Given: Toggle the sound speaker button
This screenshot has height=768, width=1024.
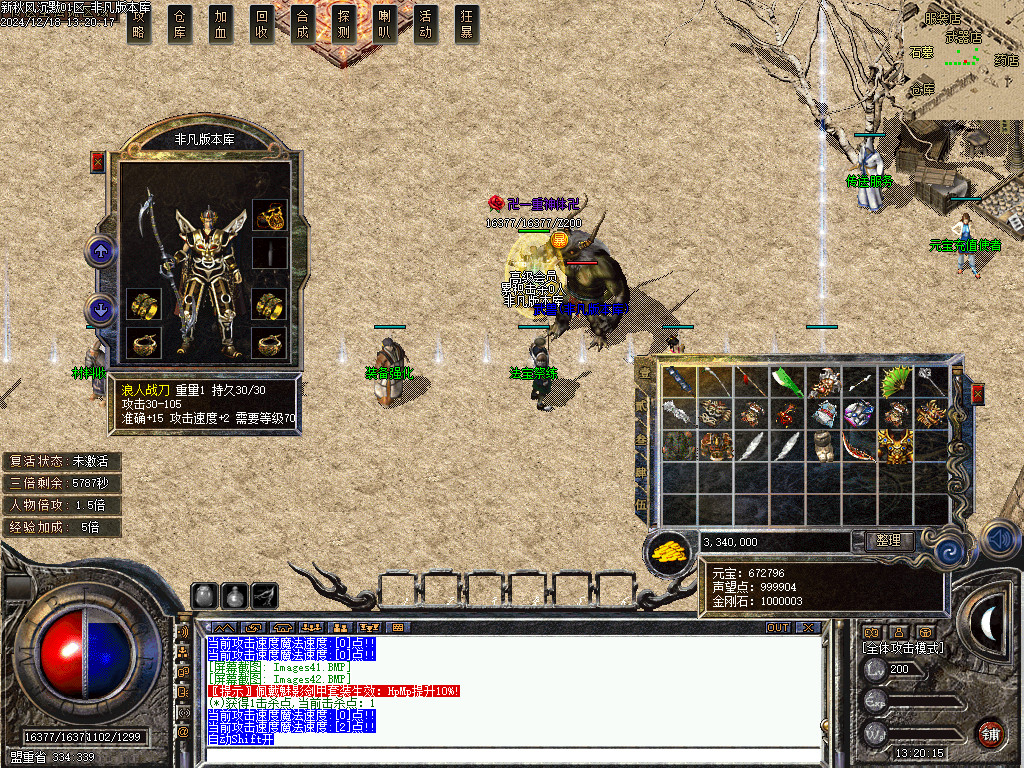Looking at the screenshot, I should click(999, 540).
